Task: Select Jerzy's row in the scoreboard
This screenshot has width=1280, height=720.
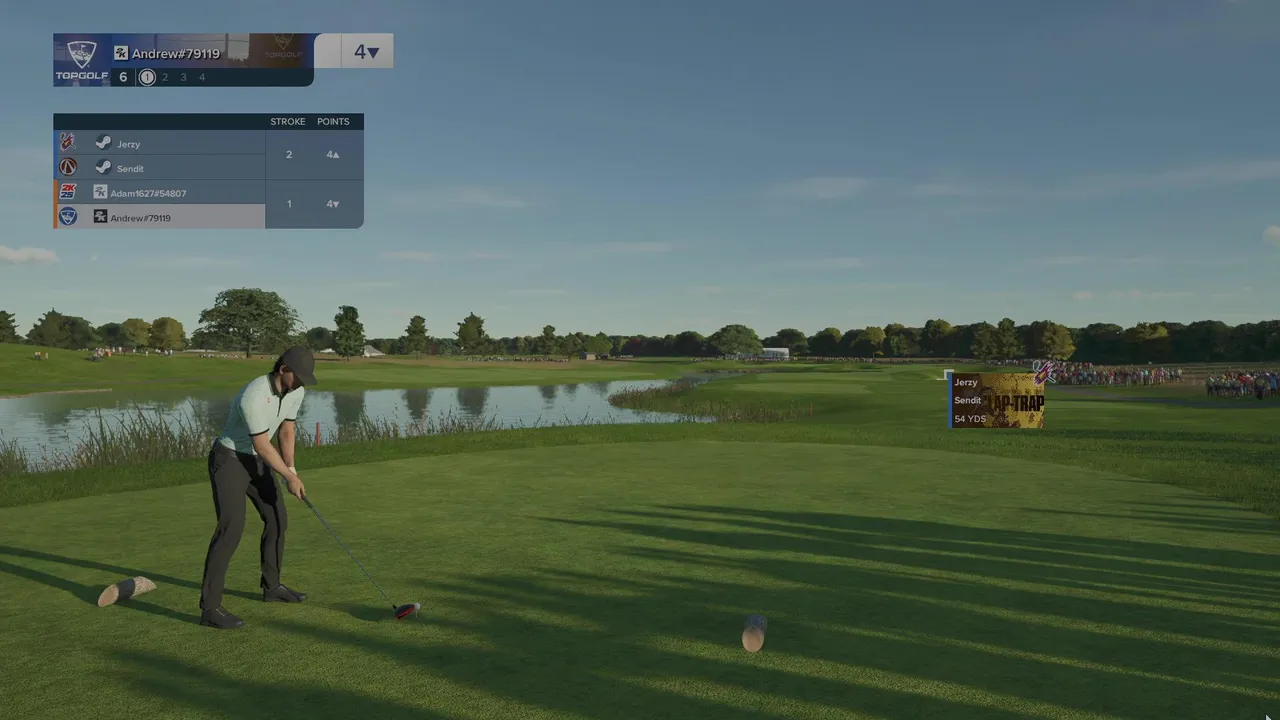Action: tap(160, 144)
